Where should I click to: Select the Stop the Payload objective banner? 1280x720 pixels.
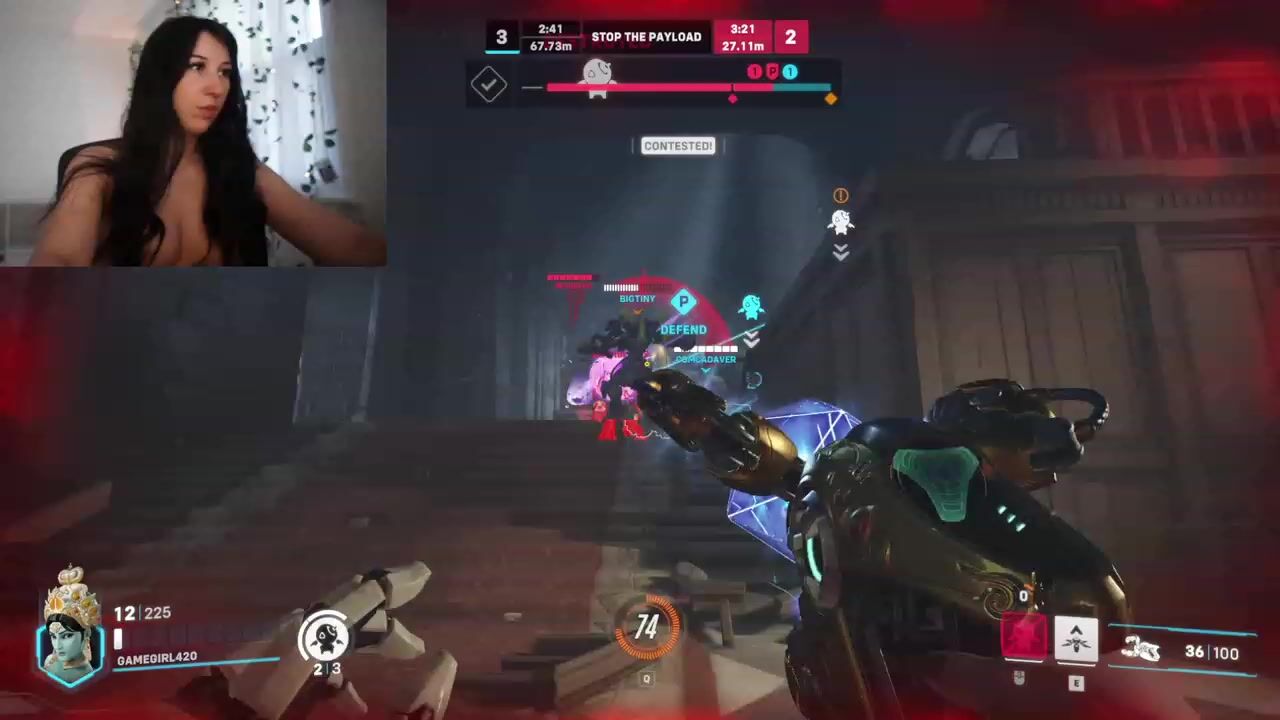tap(646, 37)
